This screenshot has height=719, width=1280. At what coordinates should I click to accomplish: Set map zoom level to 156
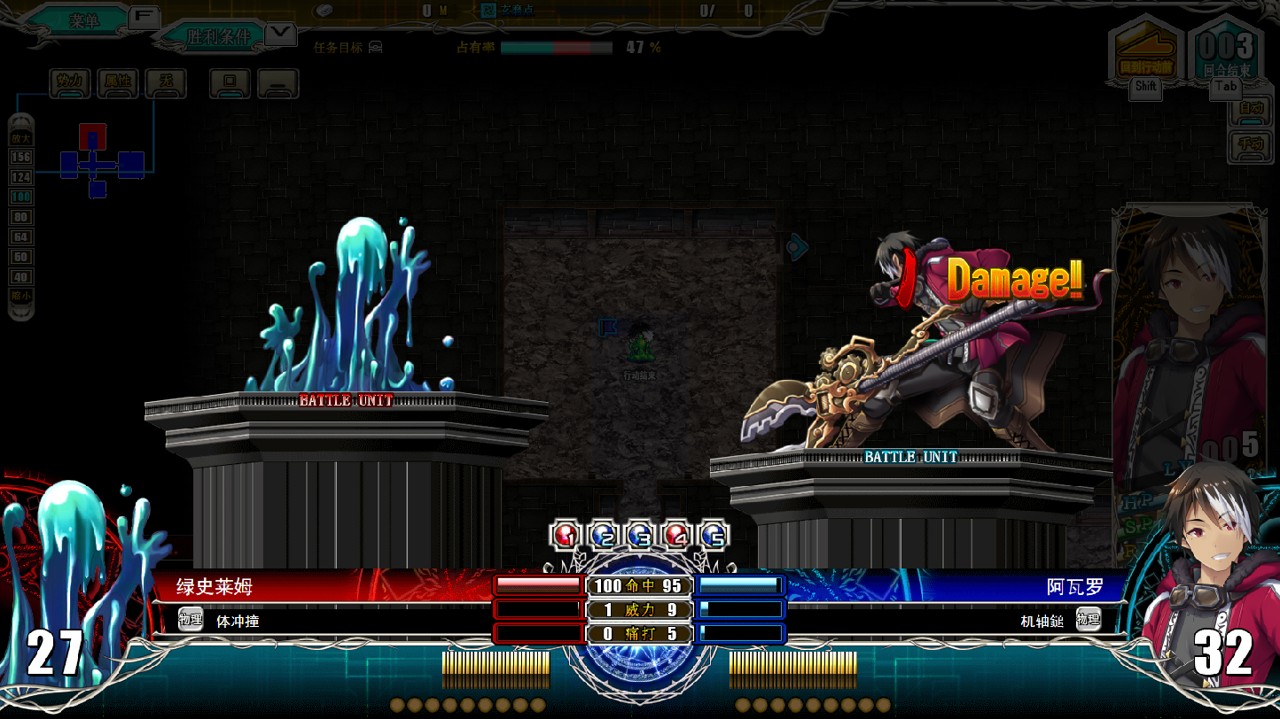point(21,157)
